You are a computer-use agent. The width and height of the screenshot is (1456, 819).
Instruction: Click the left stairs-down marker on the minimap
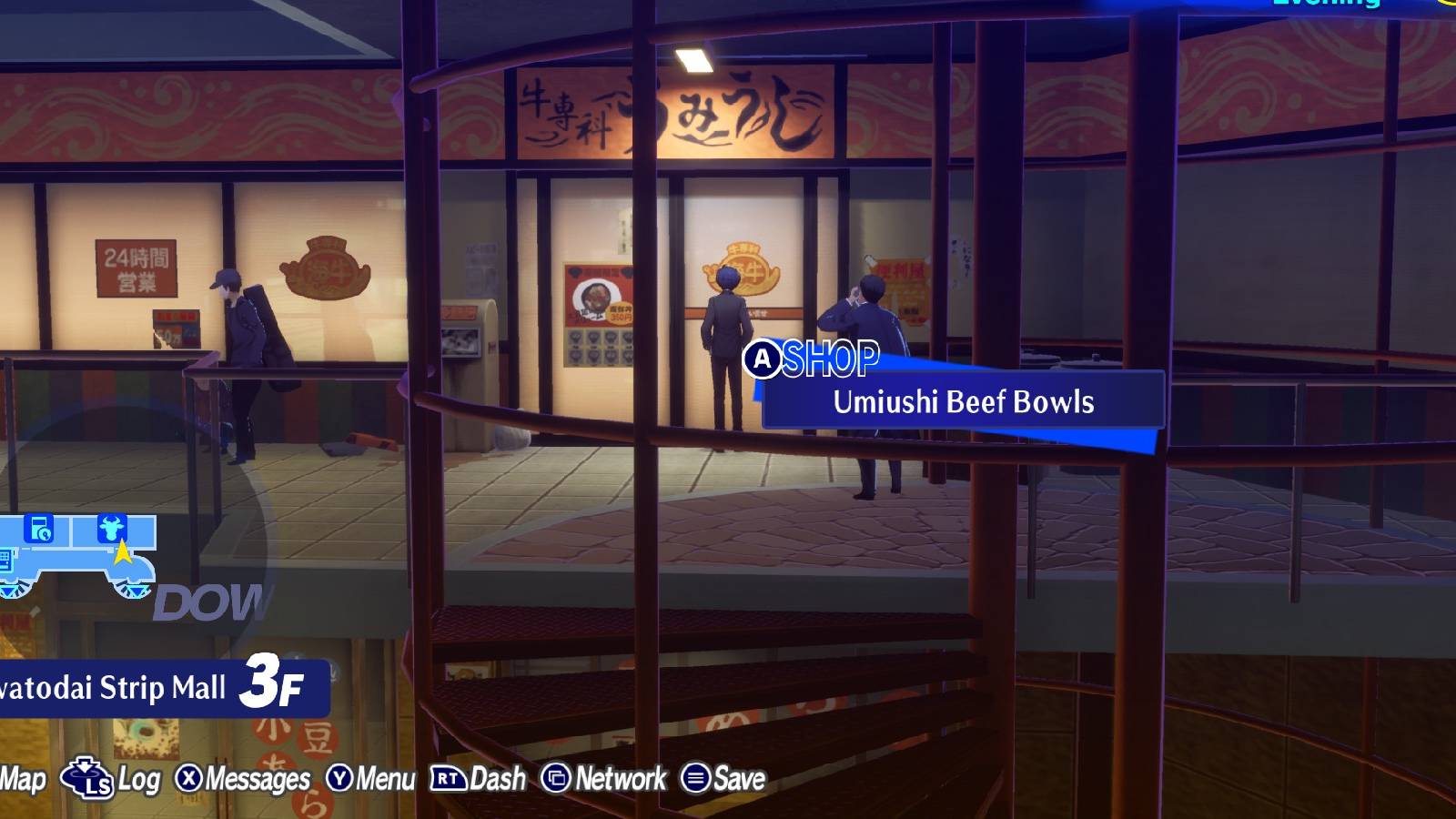point(8,590)
